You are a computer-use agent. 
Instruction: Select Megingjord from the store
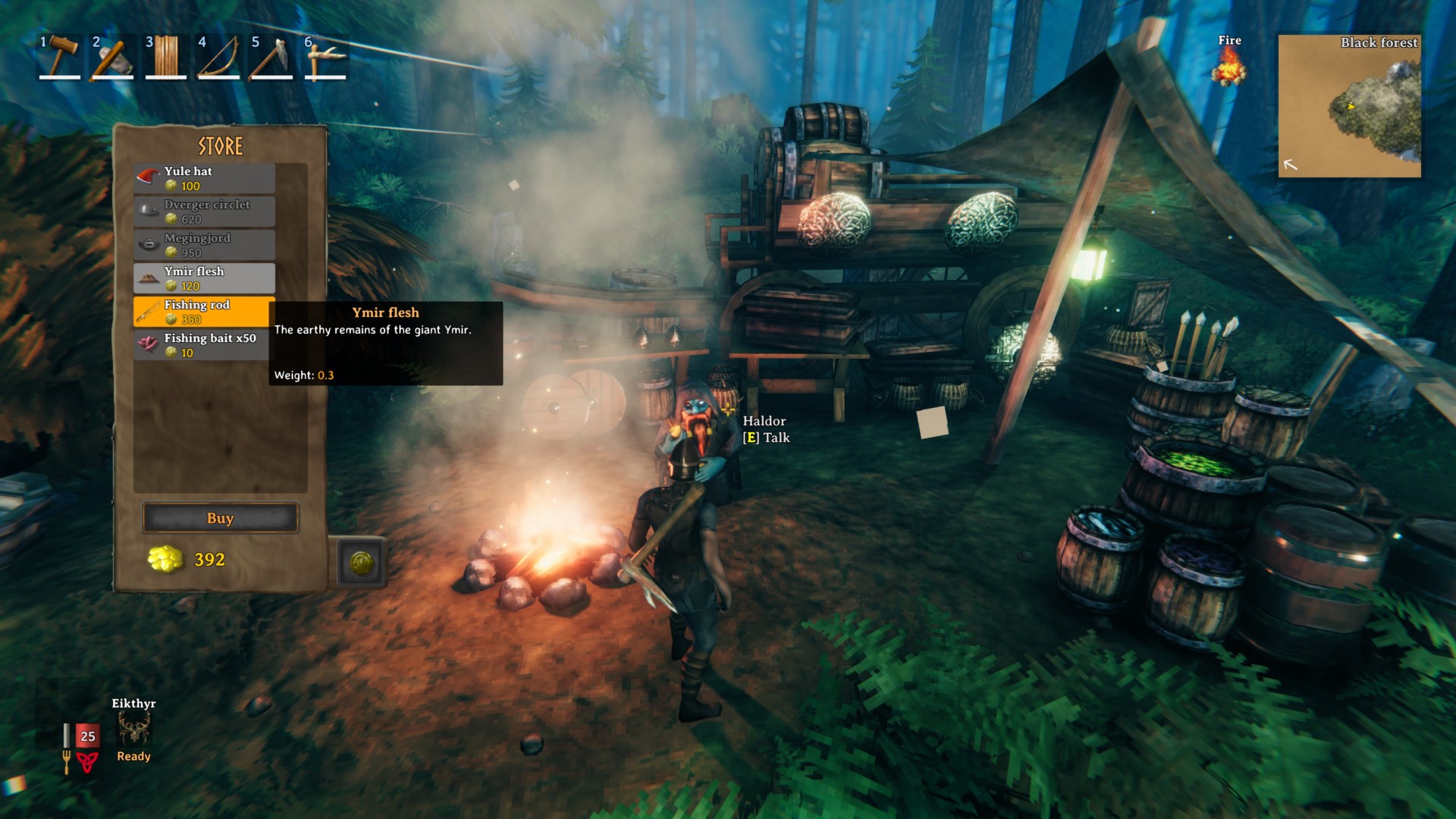[204, 245]
